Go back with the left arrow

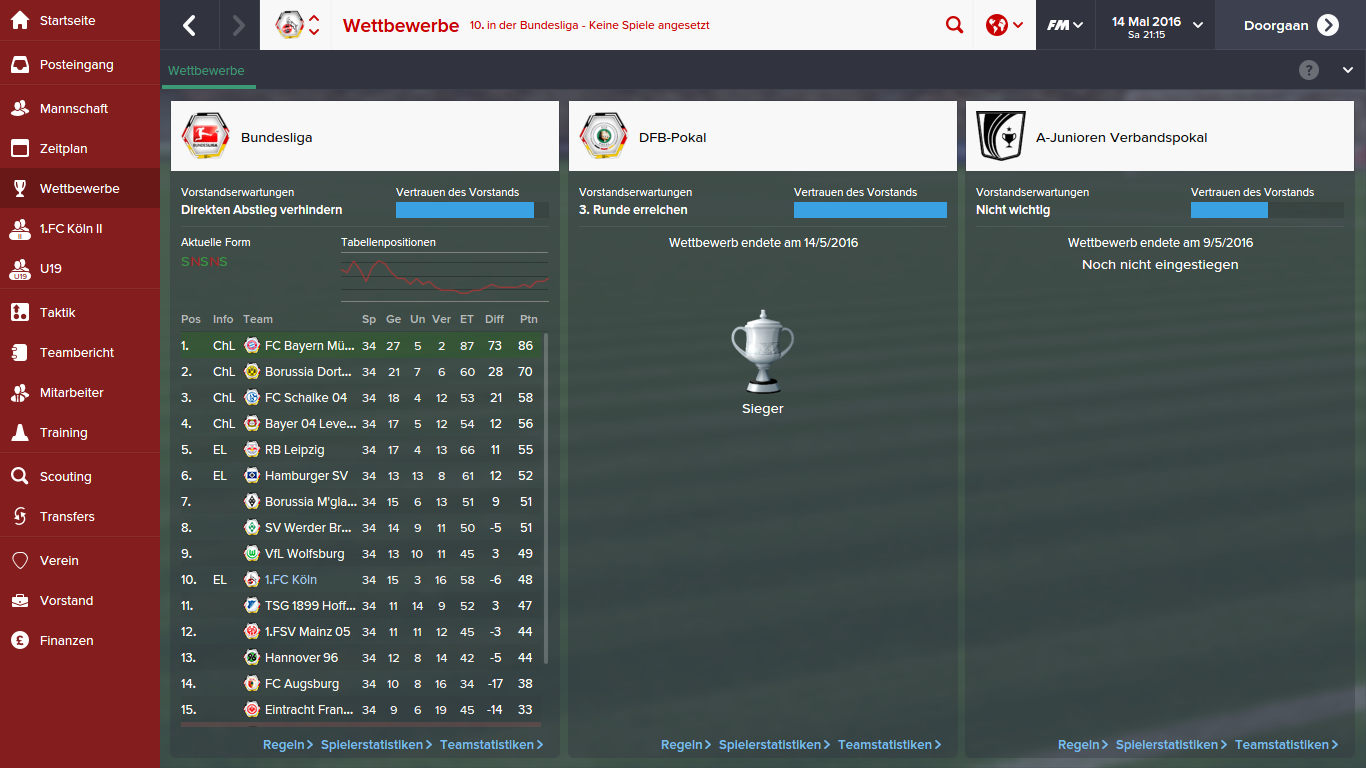[x=189, y=25]
